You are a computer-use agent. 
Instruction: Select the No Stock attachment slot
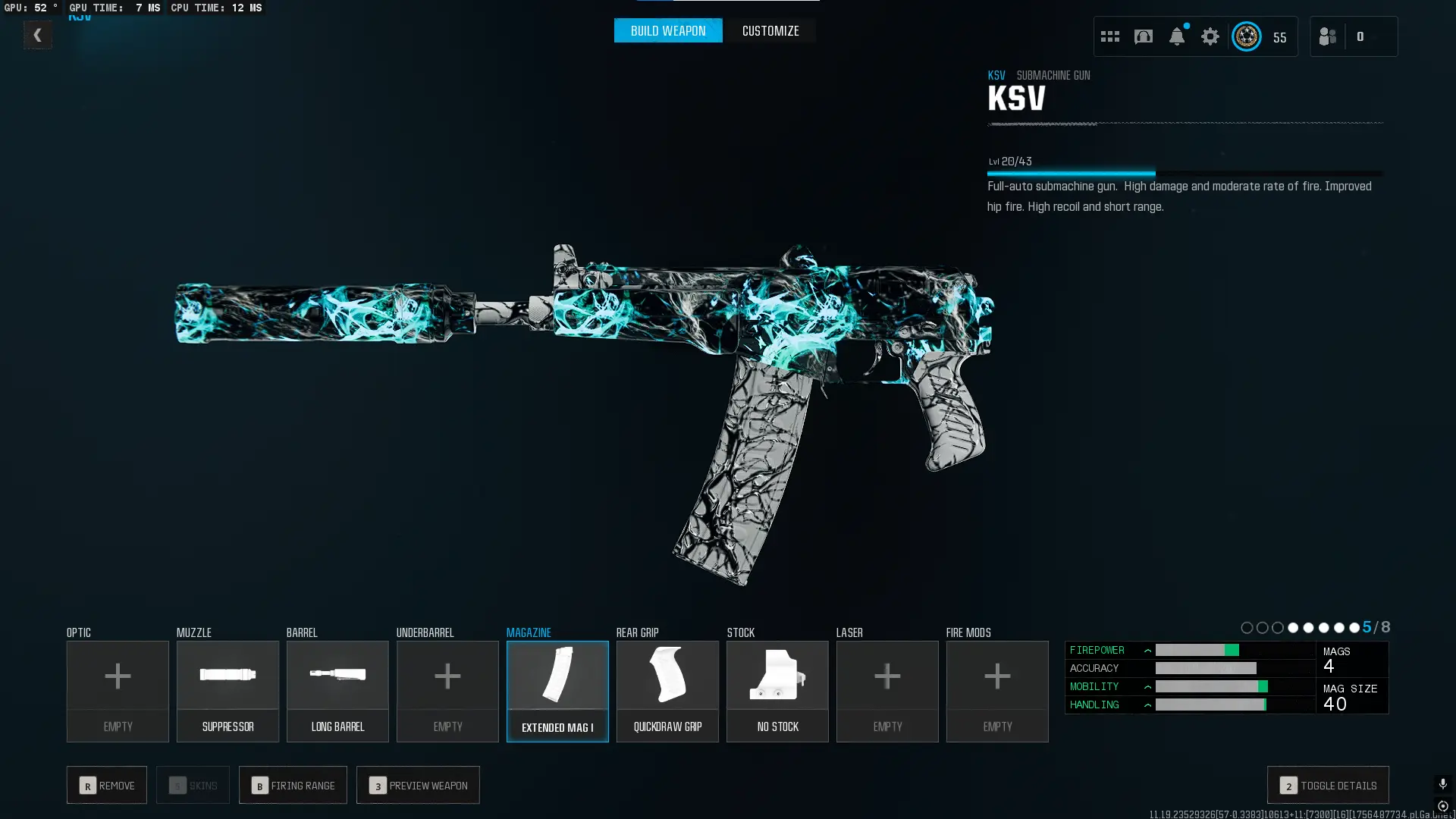tap(777, 691)
